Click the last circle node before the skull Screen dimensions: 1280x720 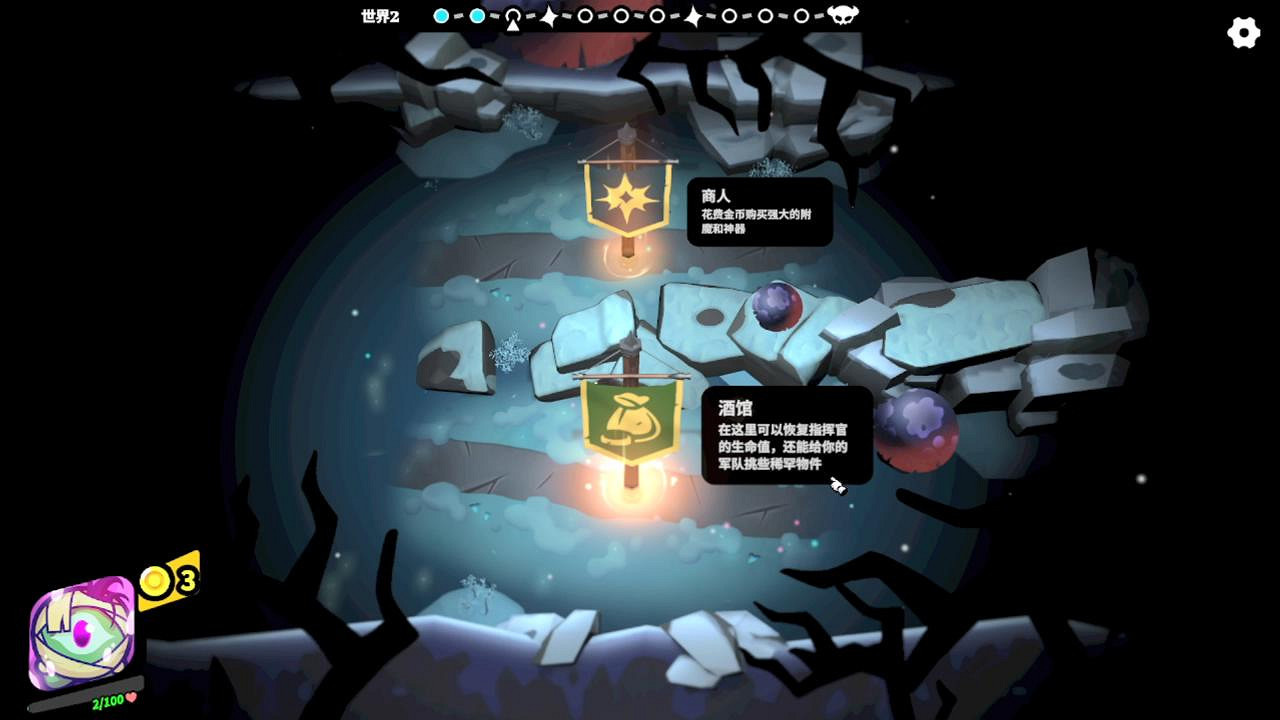pos(801,15)
